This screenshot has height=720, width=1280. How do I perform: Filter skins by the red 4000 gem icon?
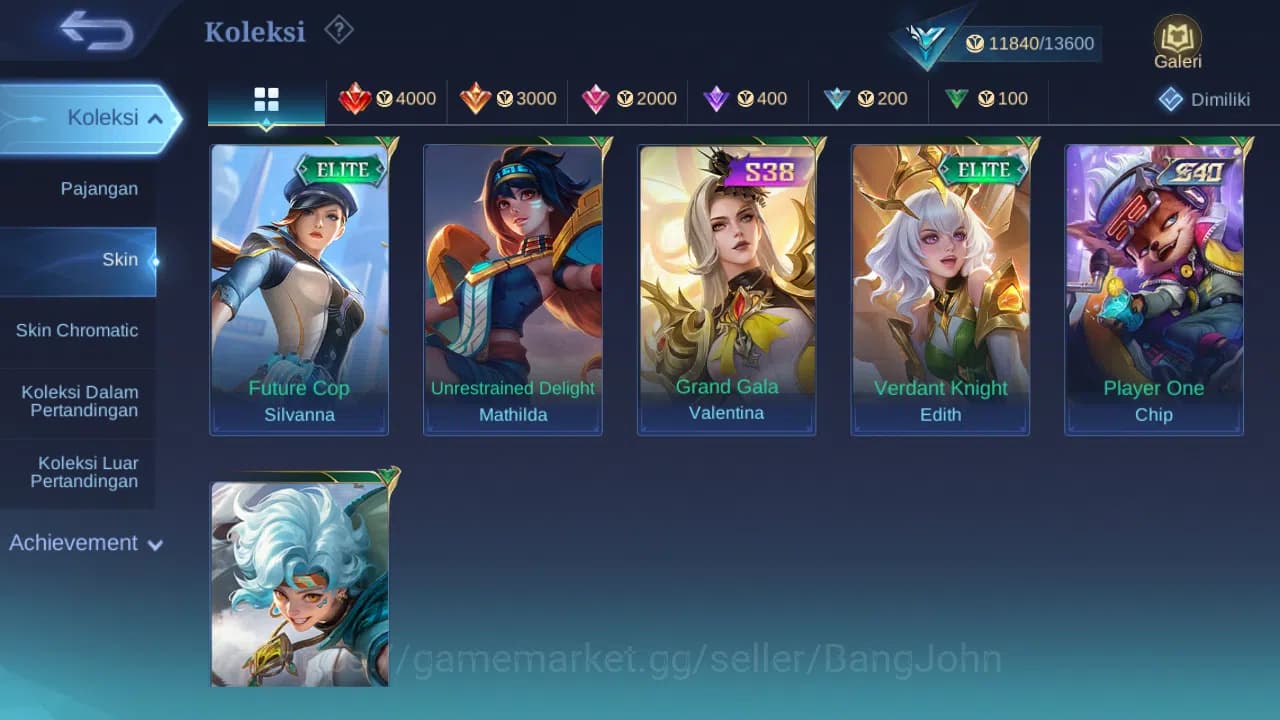pos(357,98)
